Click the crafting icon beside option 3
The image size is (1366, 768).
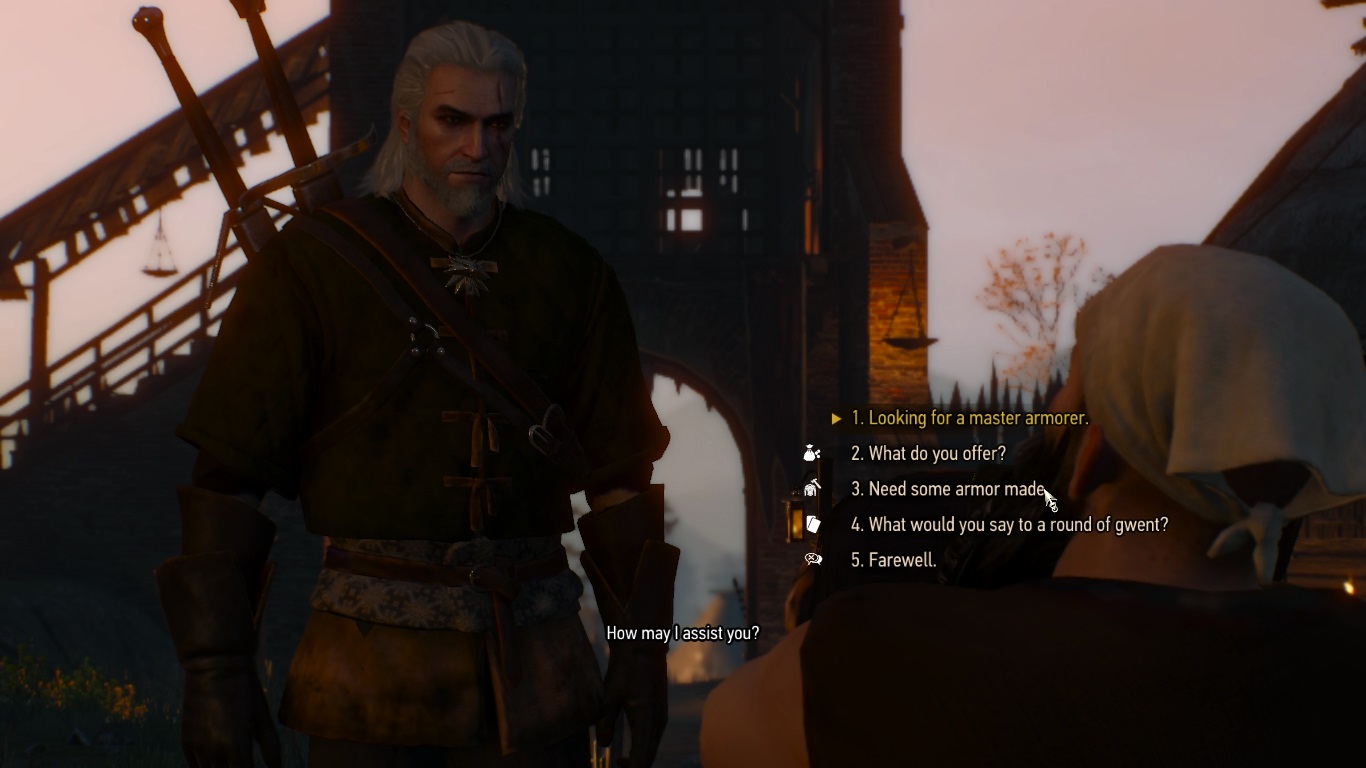click(x=812, y=489)
